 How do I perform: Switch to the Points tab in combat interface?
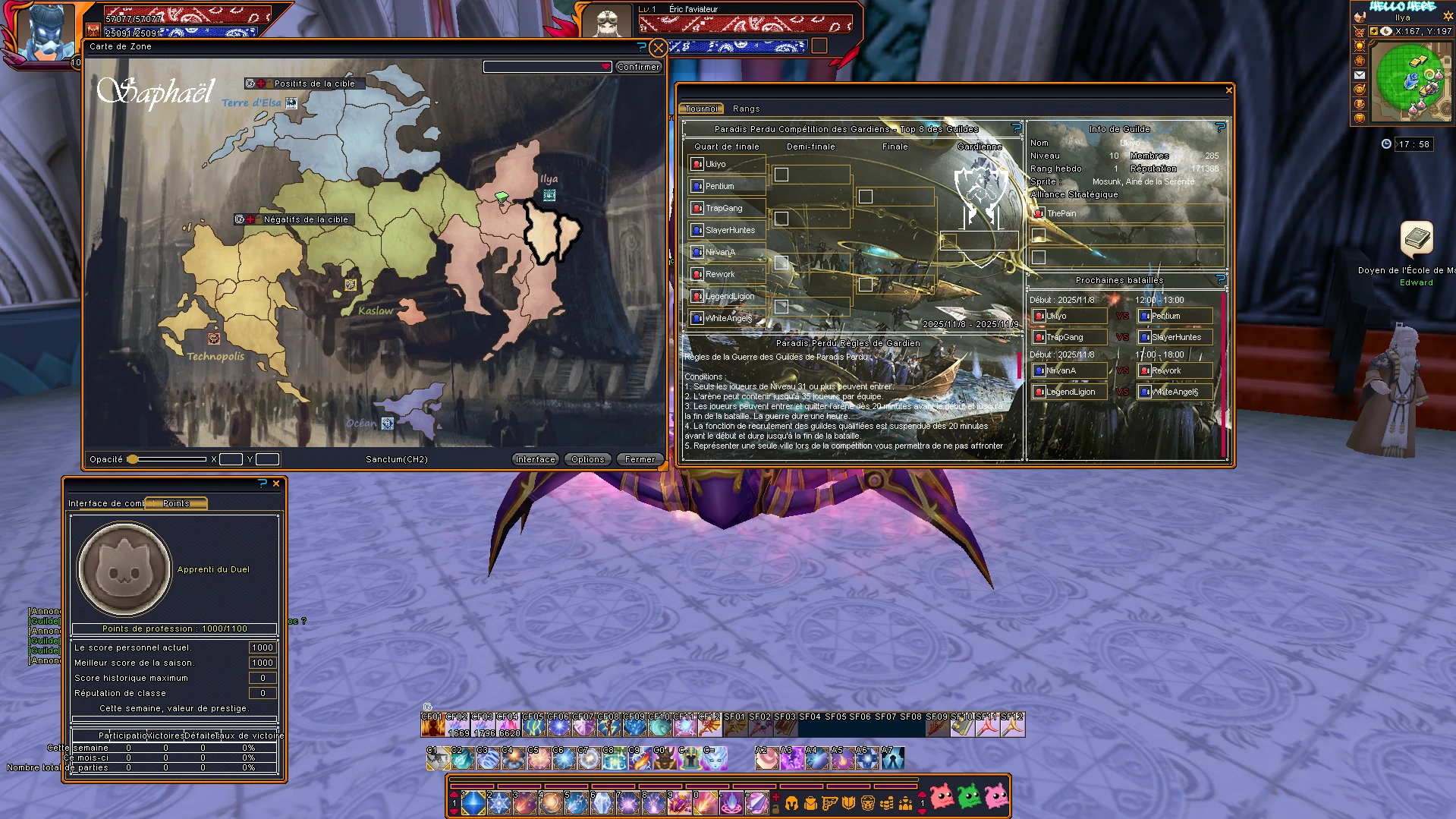coord(175,502)
